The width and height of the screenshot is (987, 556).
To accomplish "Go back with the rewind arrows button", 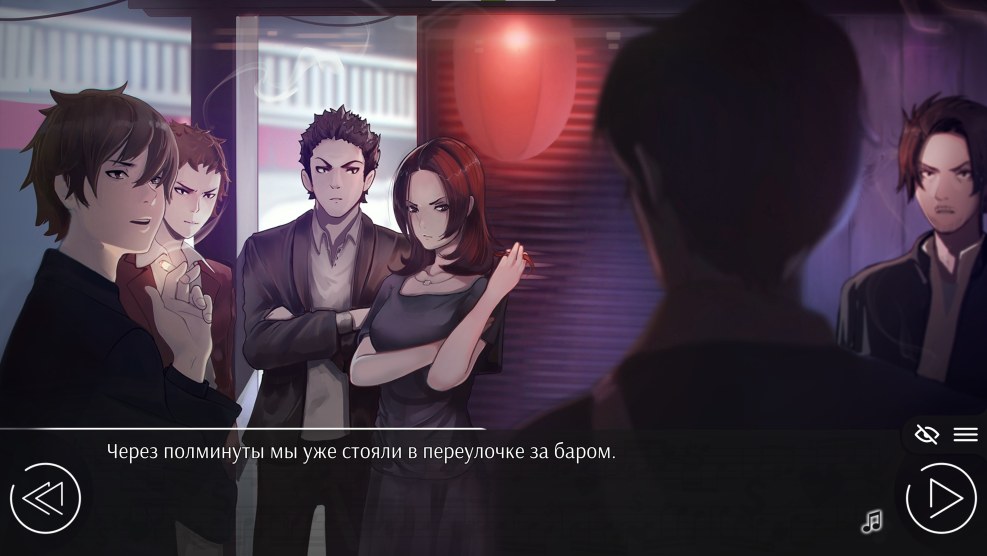I will tap(45, 497).
